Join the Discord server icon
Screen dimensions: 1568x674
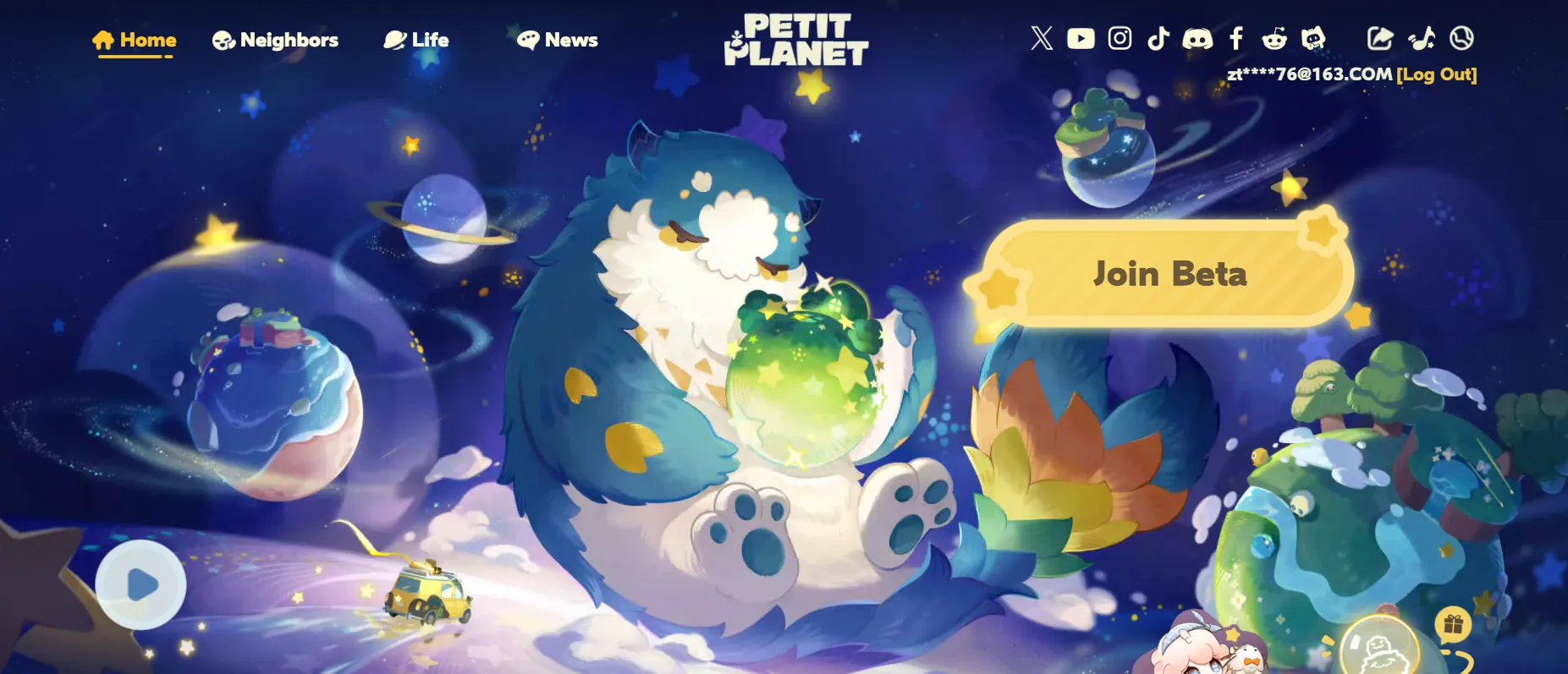[x=1198, y=37]
